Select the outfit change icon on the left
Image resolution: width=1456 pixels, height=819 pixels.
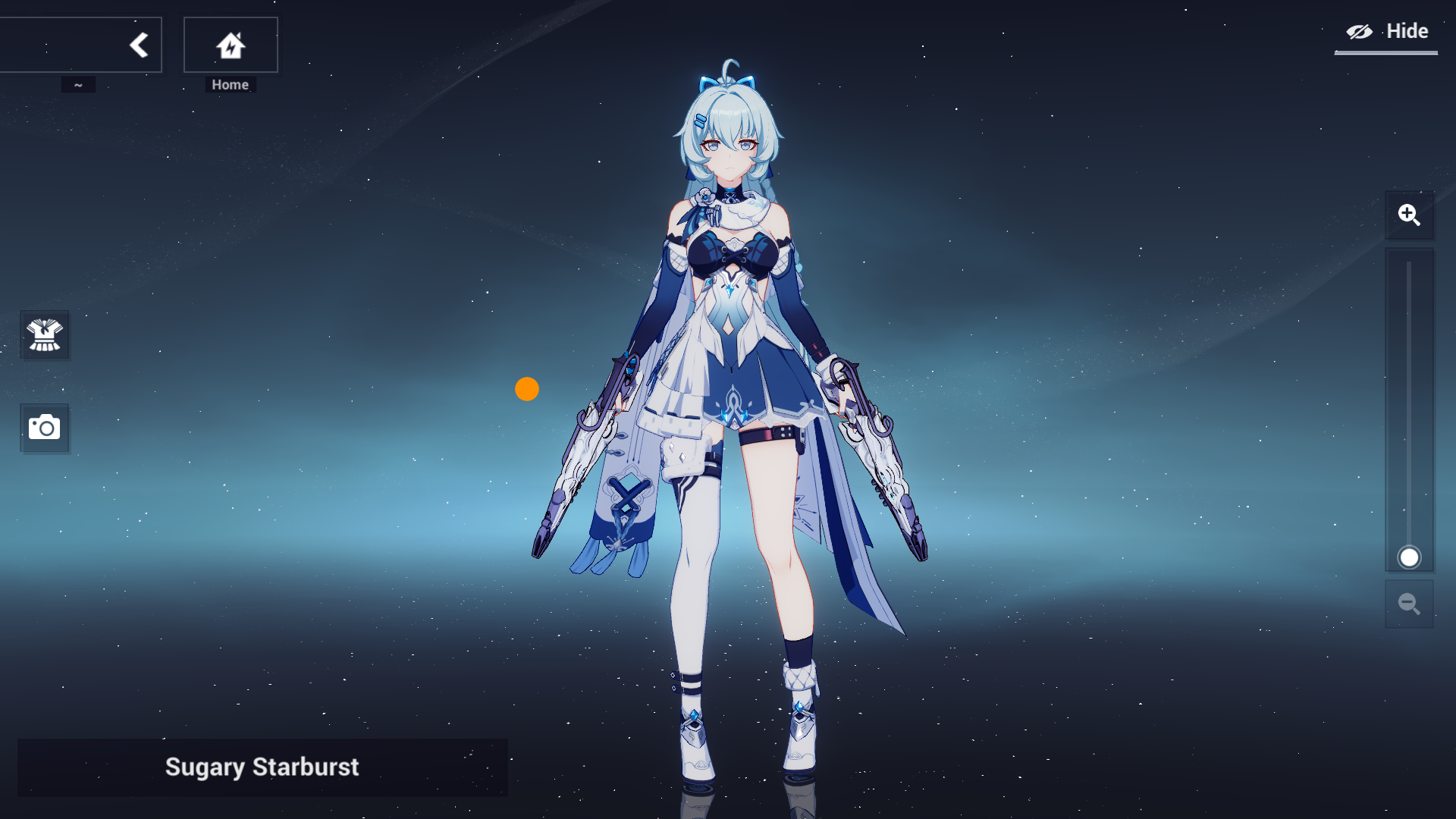click(x=45, y=335)
